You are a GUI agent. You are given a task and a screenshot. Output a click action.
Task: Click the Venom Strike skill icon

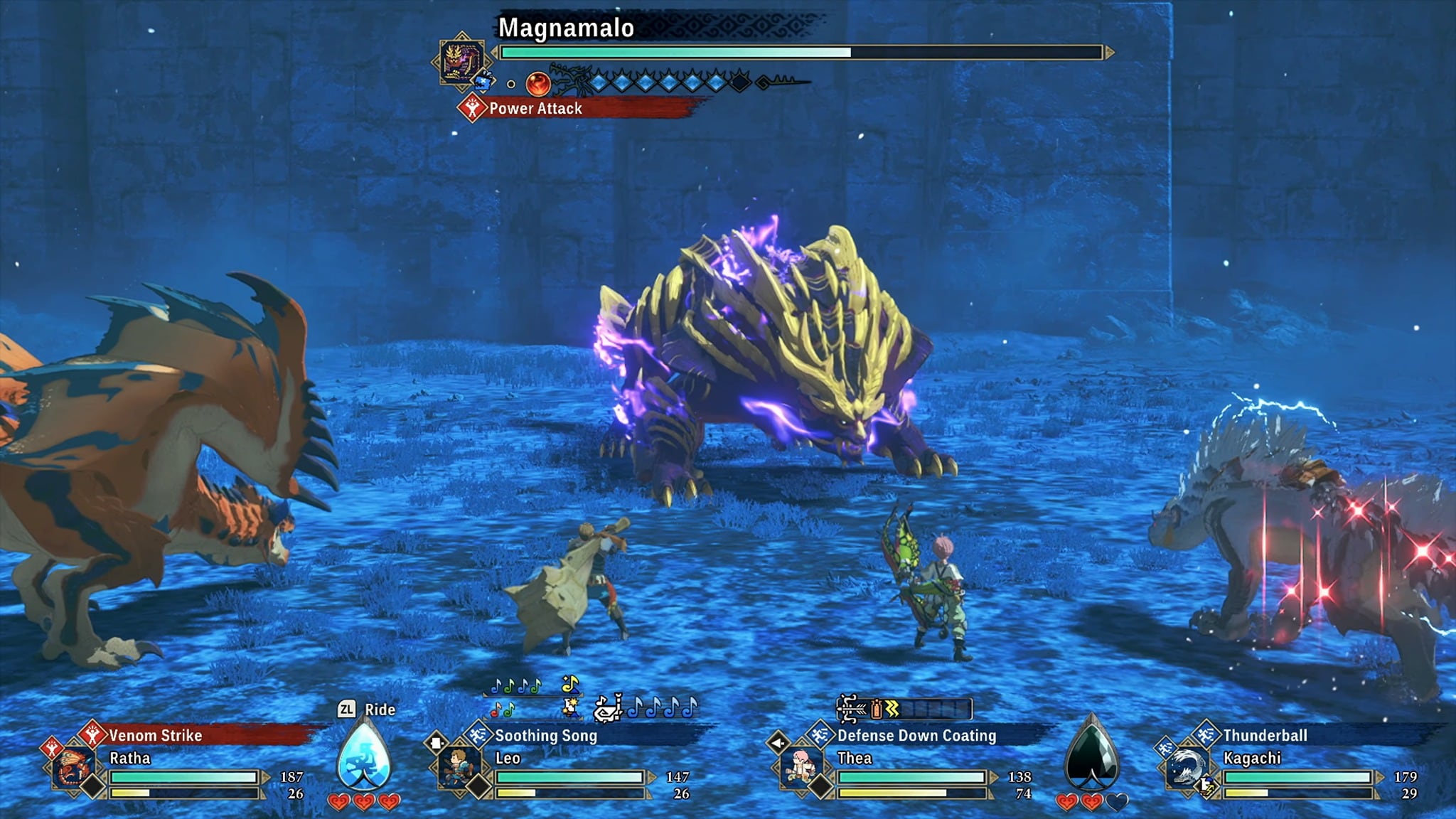[91, 736]
